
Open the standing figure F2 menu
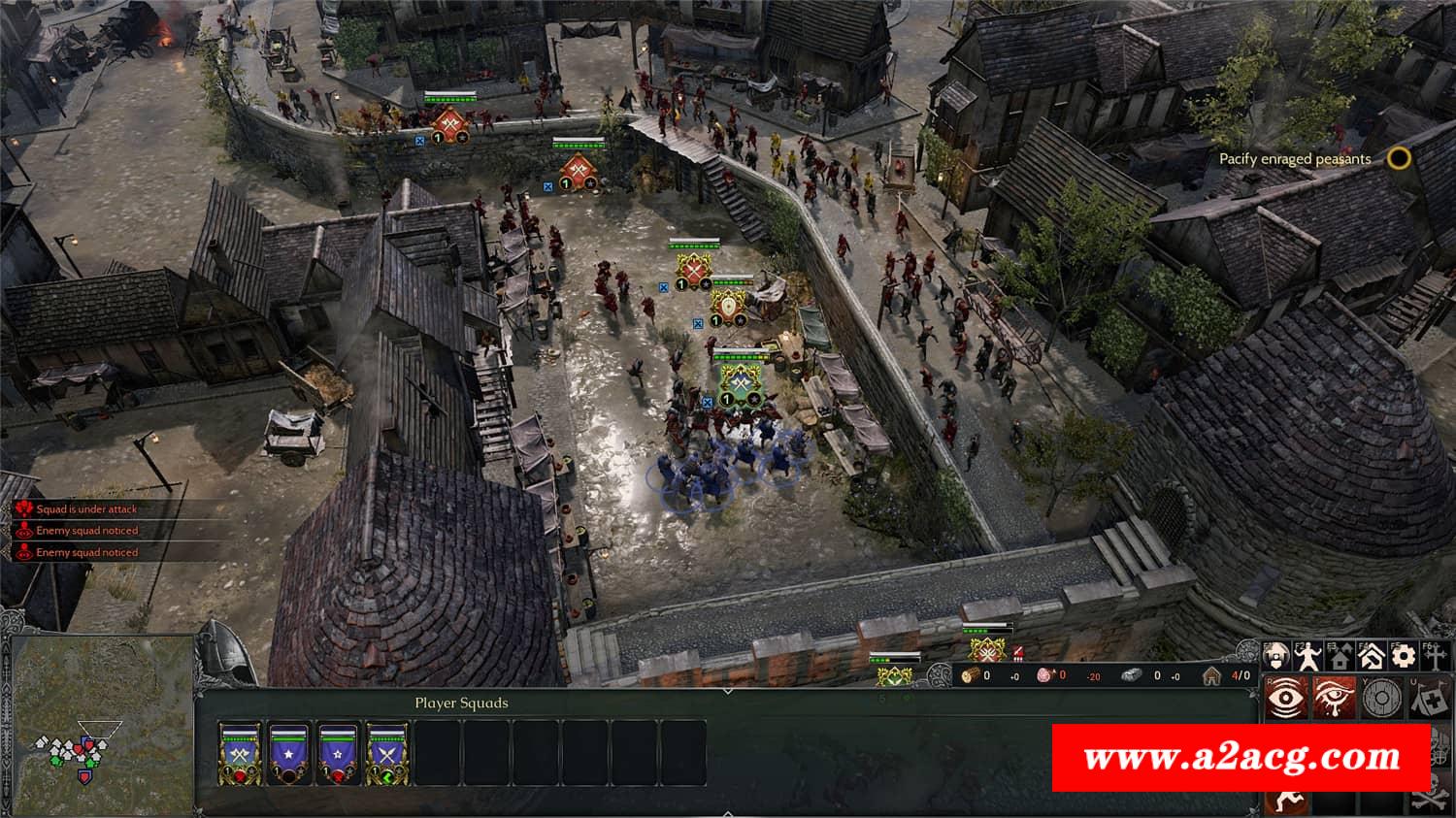click(x=1307, y=657)
